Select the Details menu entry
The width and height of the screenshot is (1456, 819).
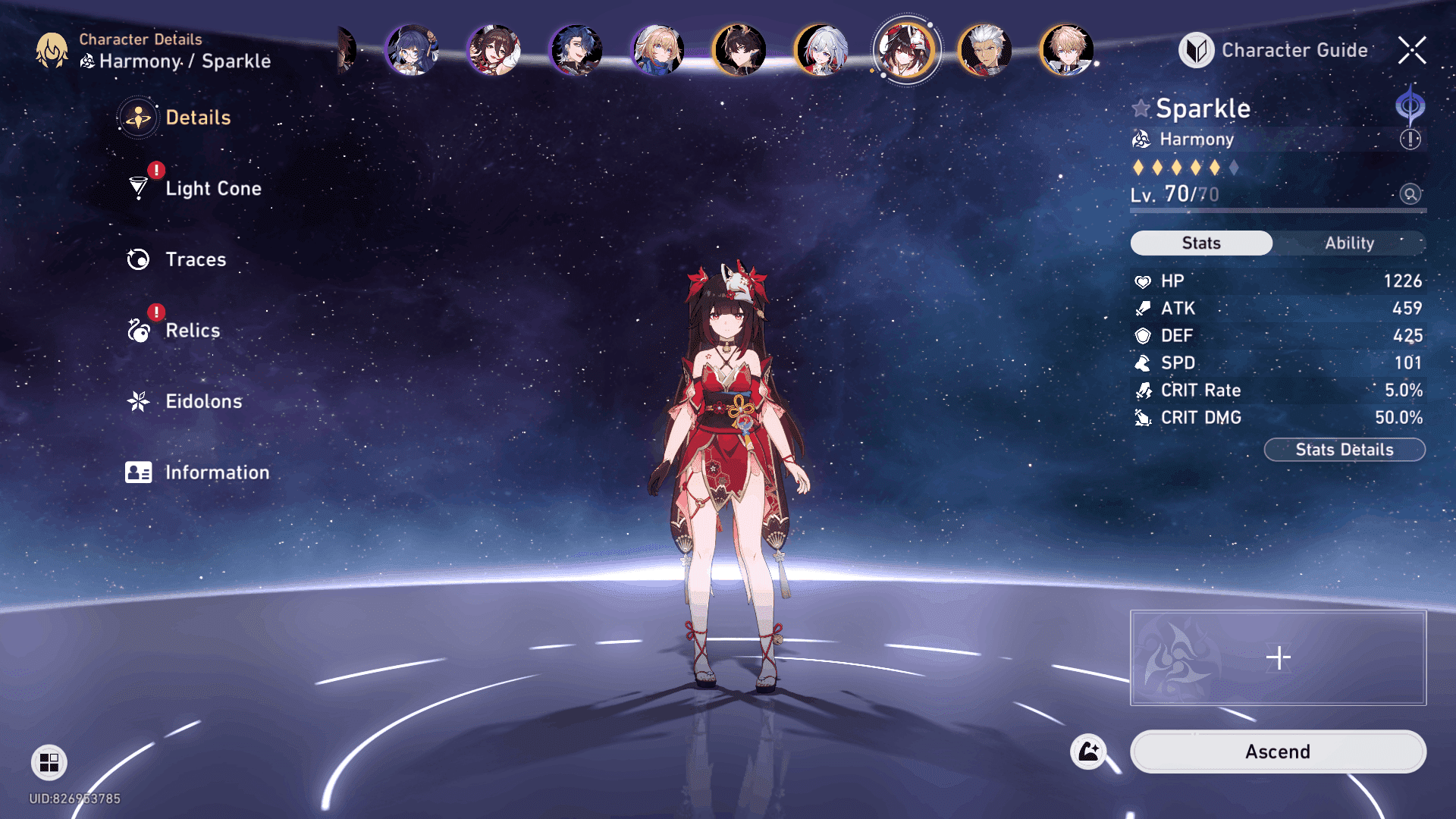[x=197, y=118]
